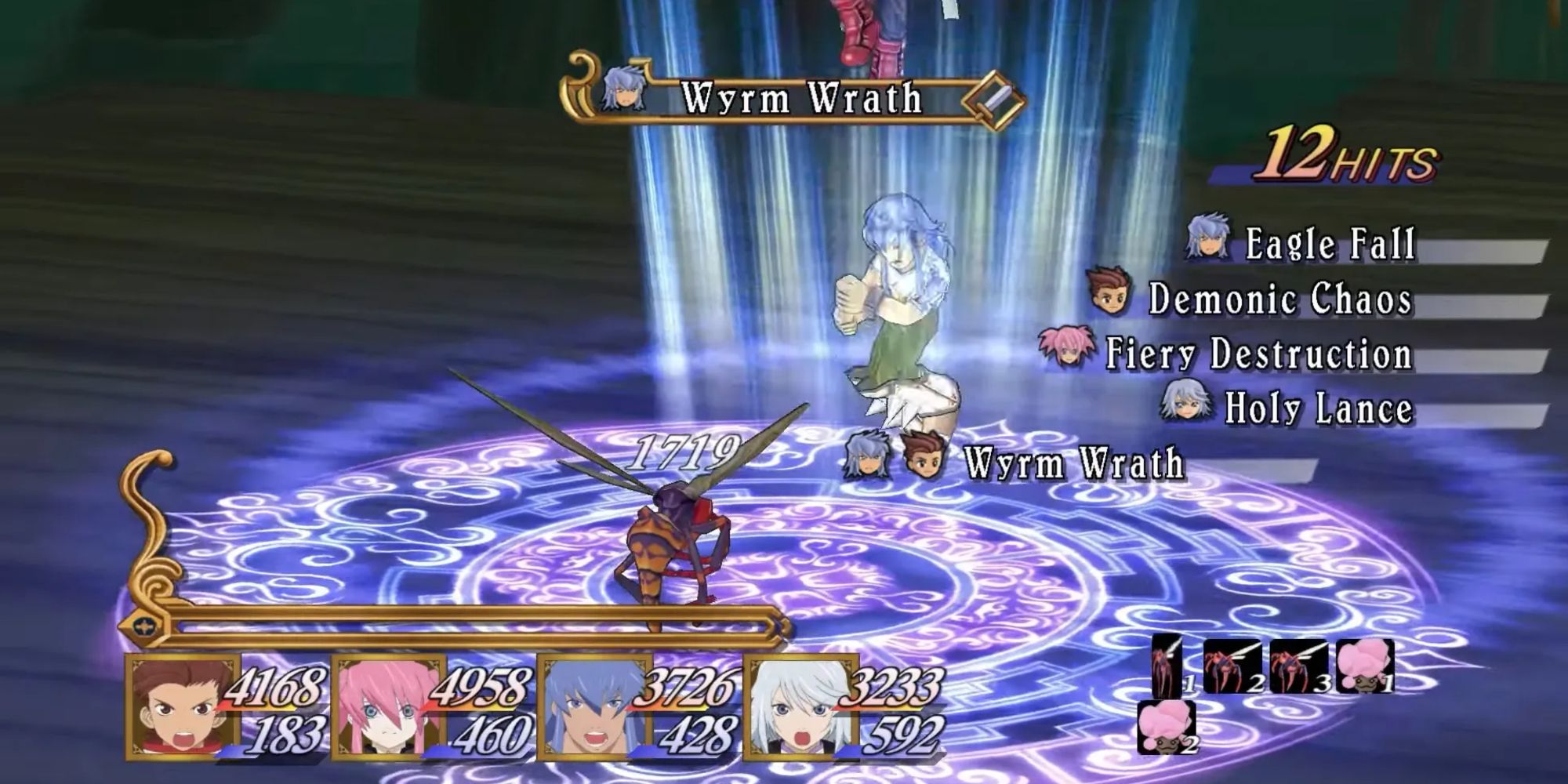The width and height of the screenshot is (1568, 784).
Task: Select the pink sheep enemy icon numbered 2
Action: [x=1167, y=728]
